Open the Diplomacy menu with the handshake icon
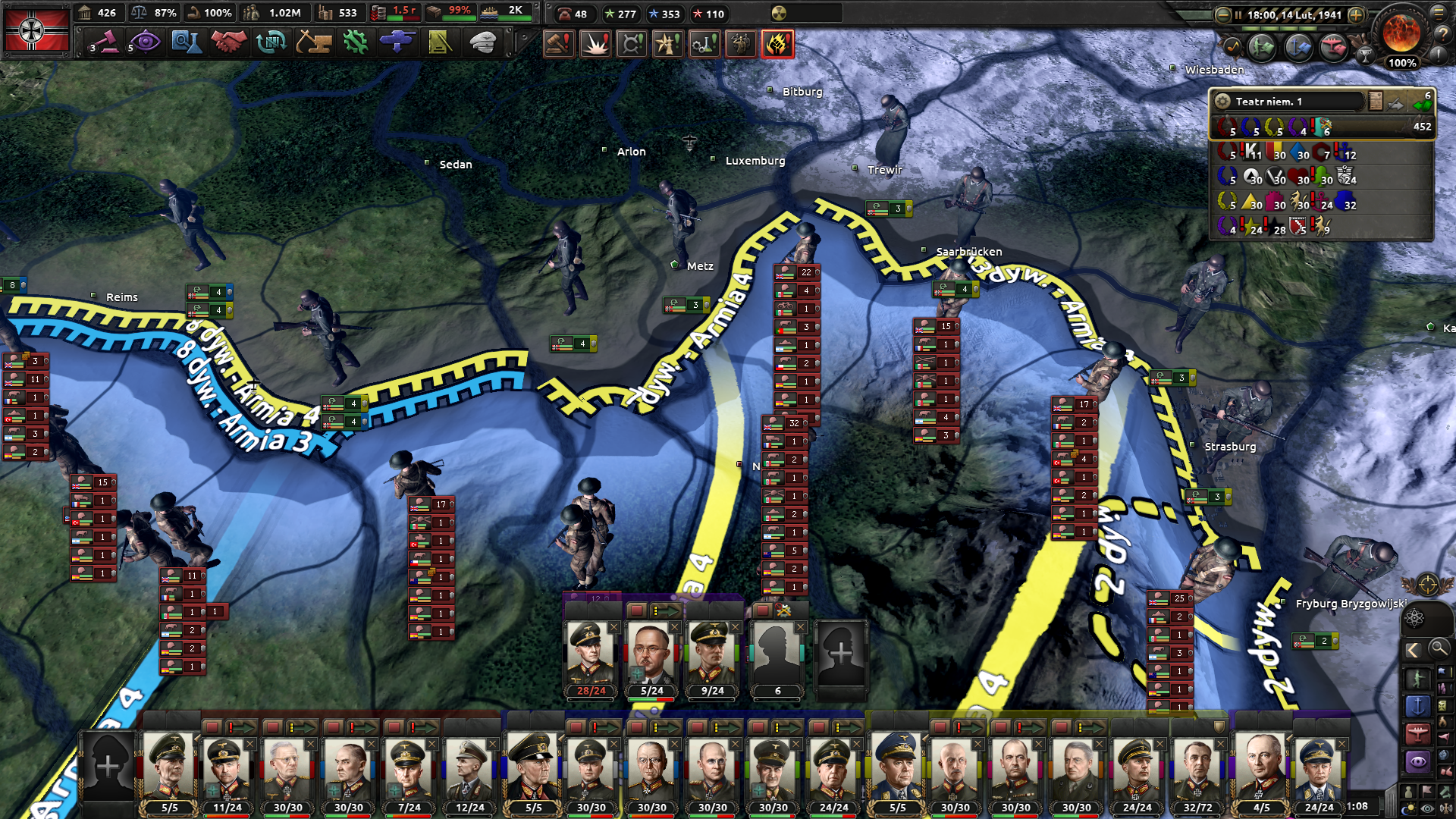 pyautogui.click(x=228, y=42)
